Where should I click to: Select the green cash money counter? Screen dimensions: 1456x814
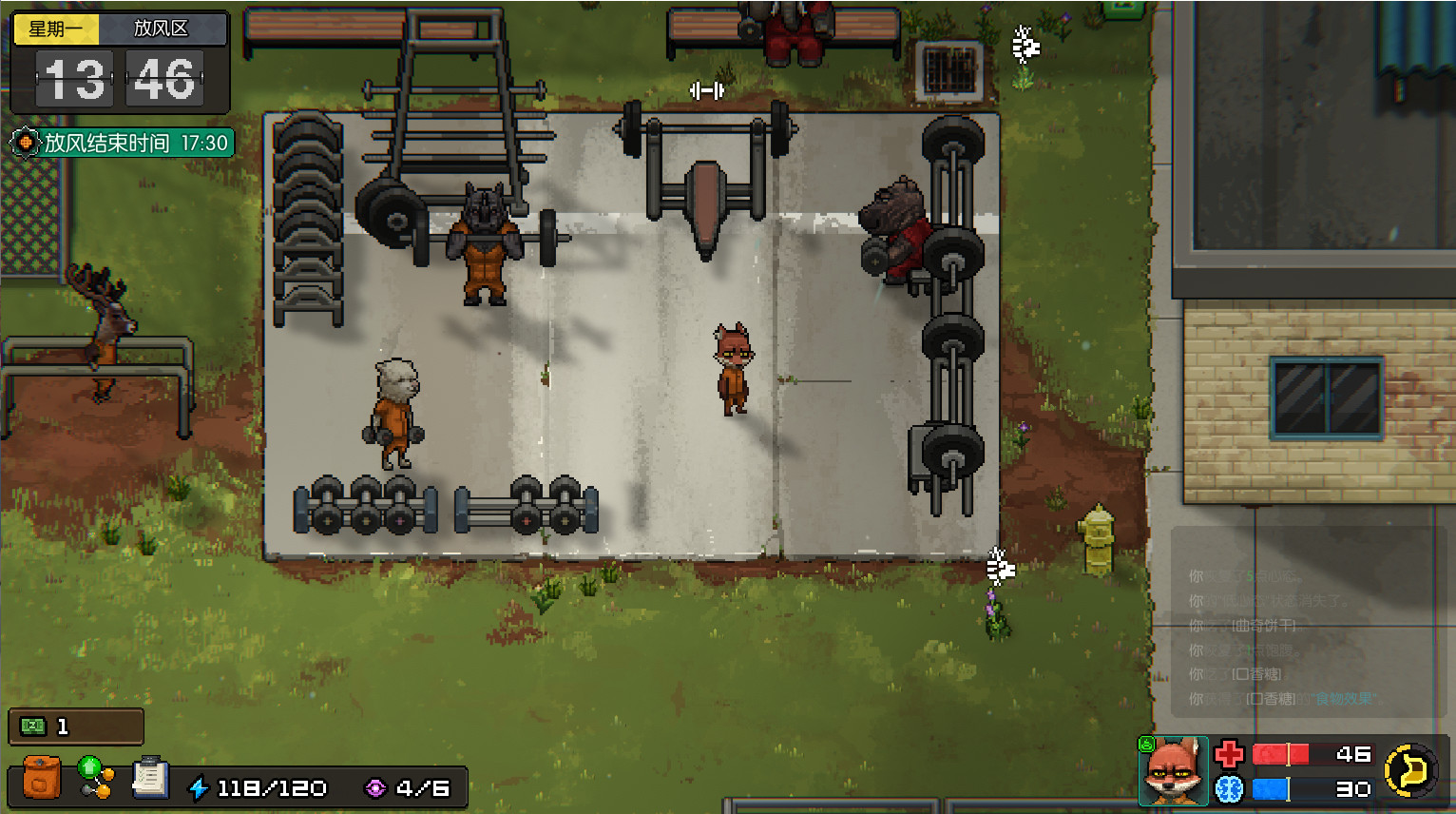coord(76,727)
